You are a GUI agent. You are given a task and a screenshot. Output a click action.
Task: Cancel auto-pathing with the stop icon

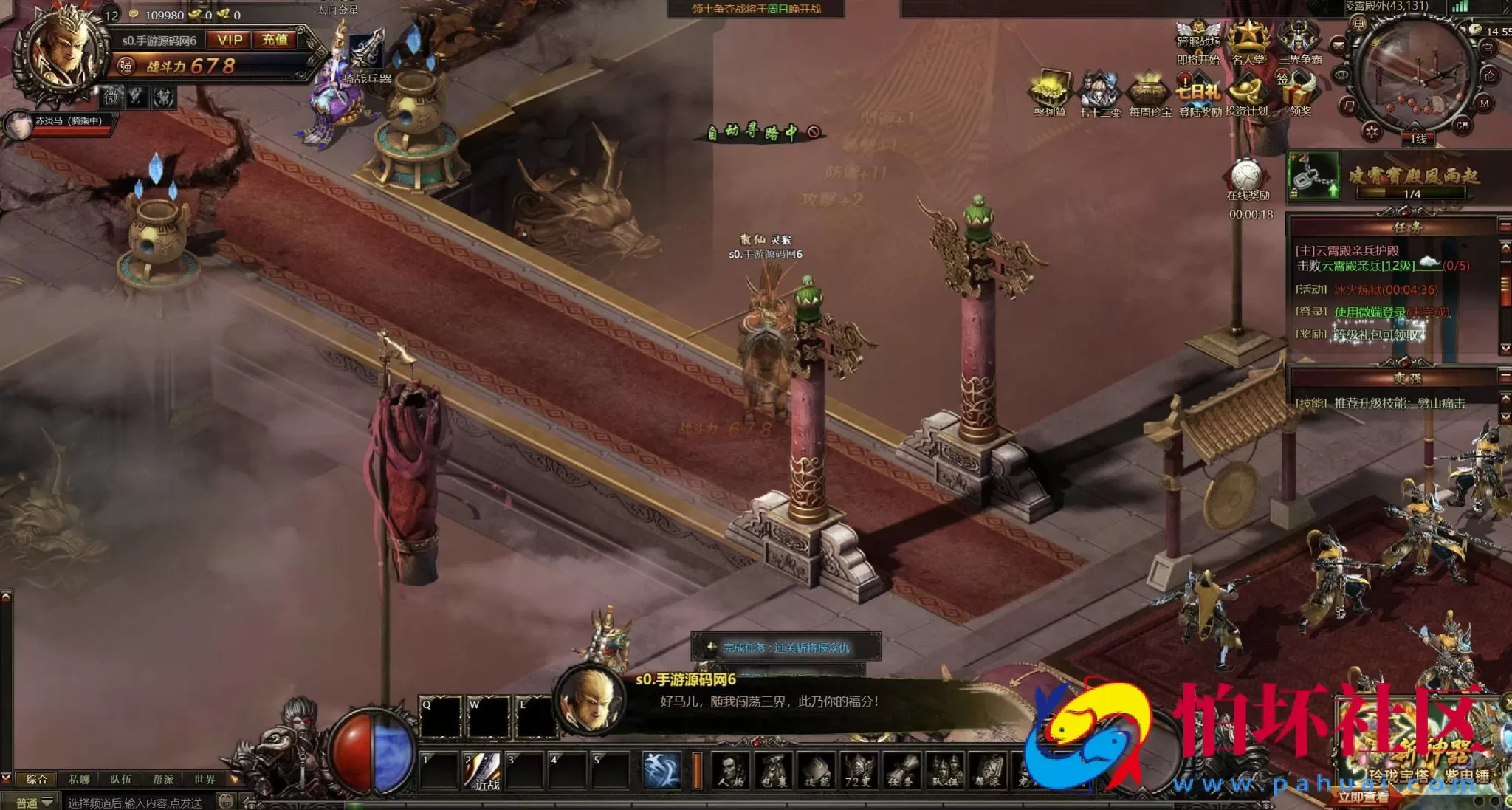(x=814, y=132)
